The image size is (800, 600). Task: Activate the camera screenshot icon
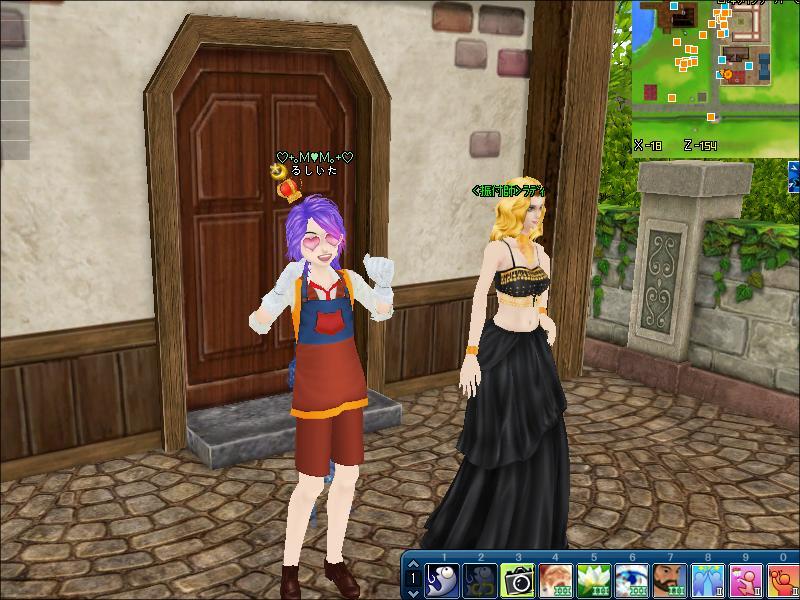(x=518, y=580)
